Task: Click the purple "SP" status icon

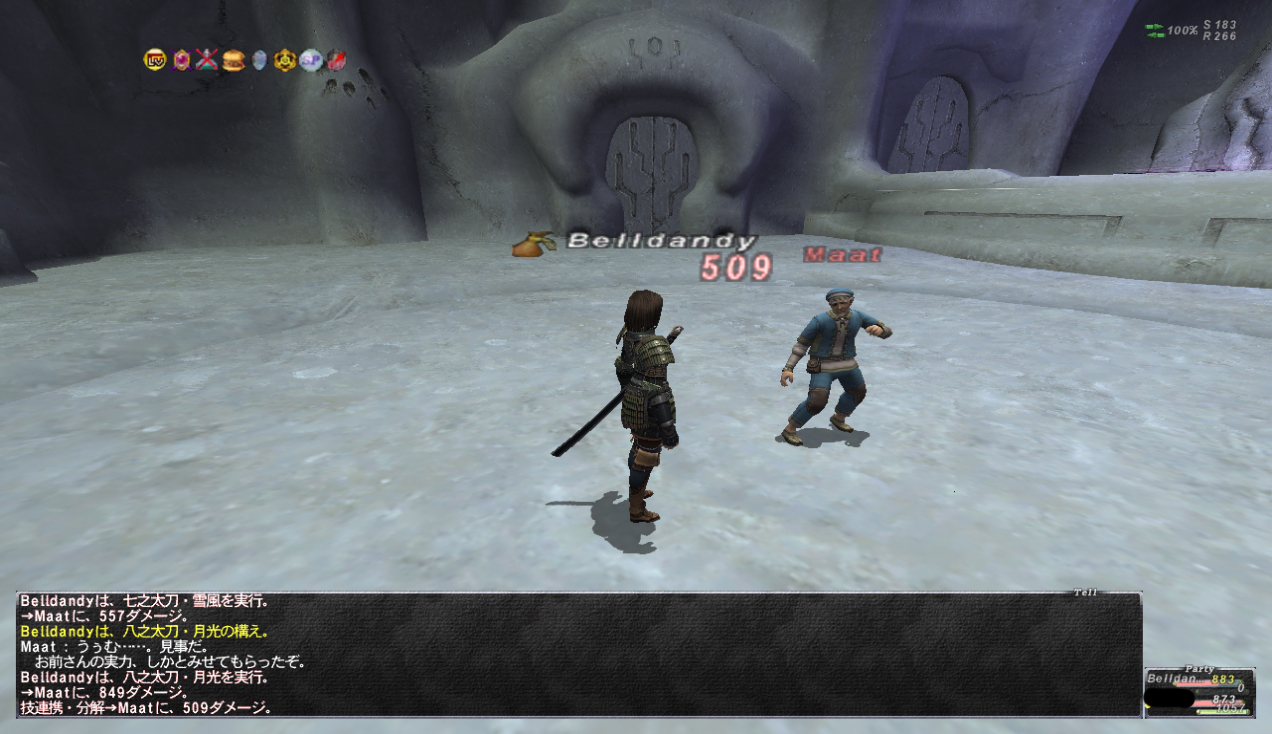Action: coord(311,60)
